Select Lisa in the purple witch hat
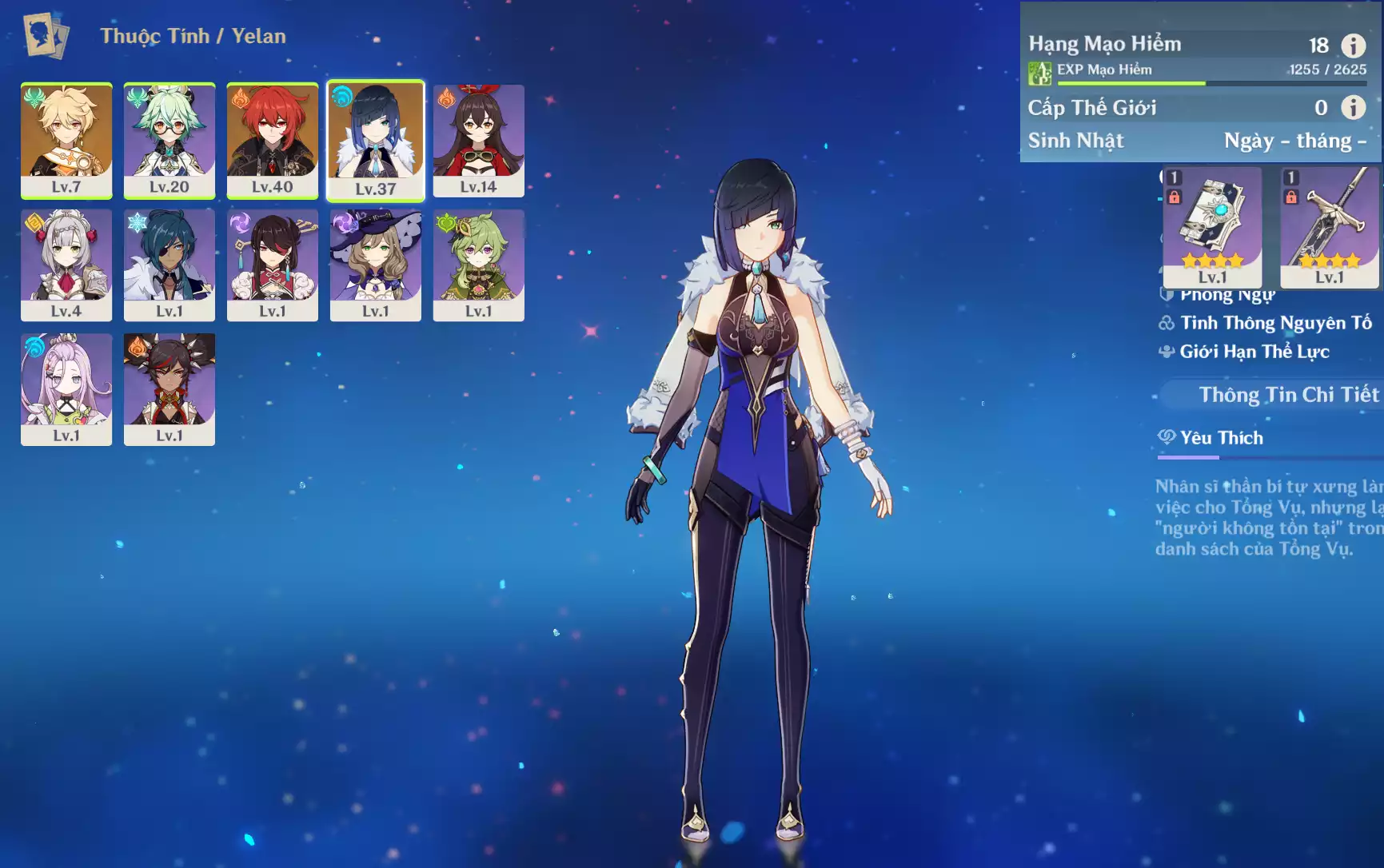1384x868 pixels. pos(376,265)
